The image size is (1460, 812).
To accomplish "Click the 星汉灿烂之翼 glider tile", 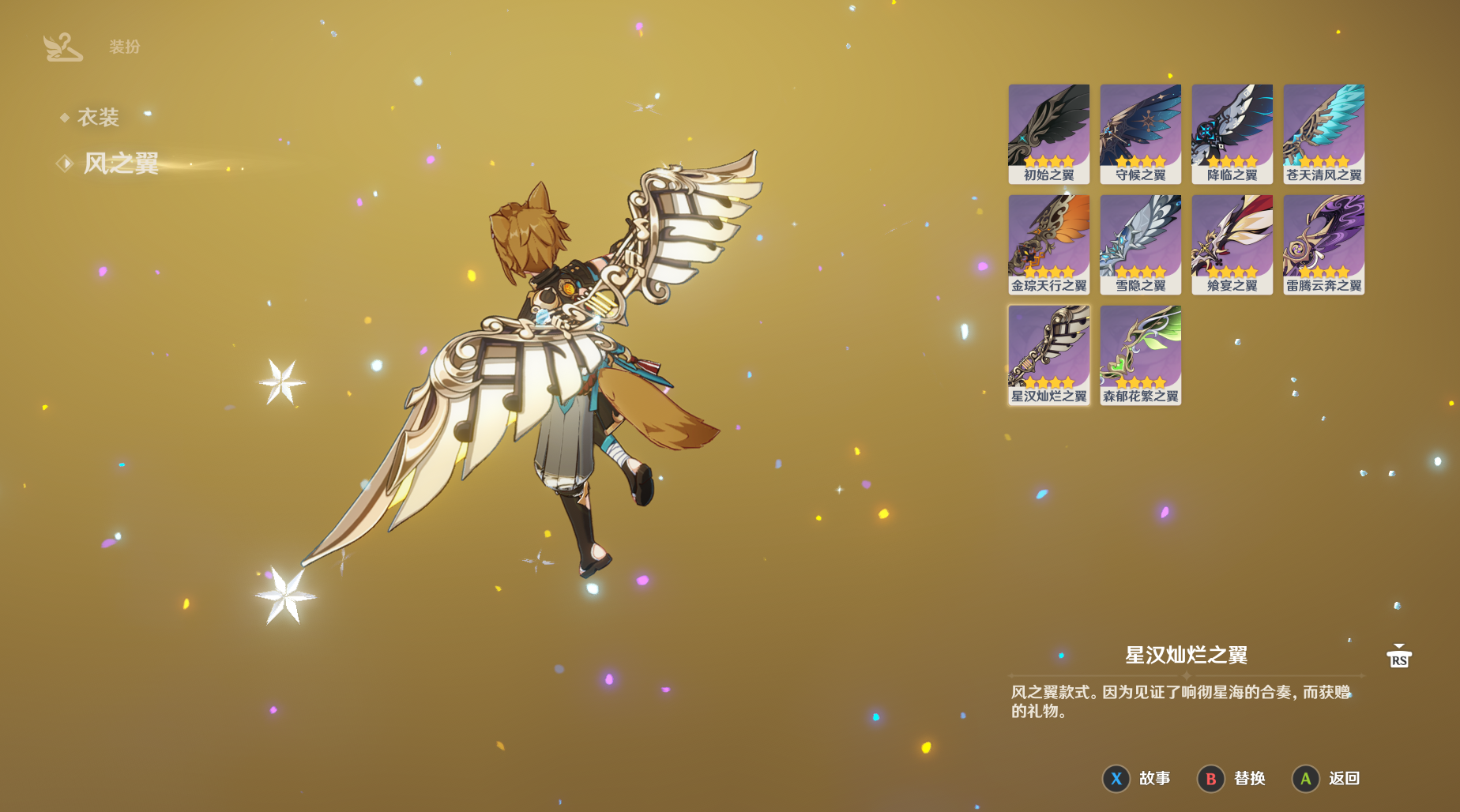I will pyautogui.click(x=1048, y=355).
